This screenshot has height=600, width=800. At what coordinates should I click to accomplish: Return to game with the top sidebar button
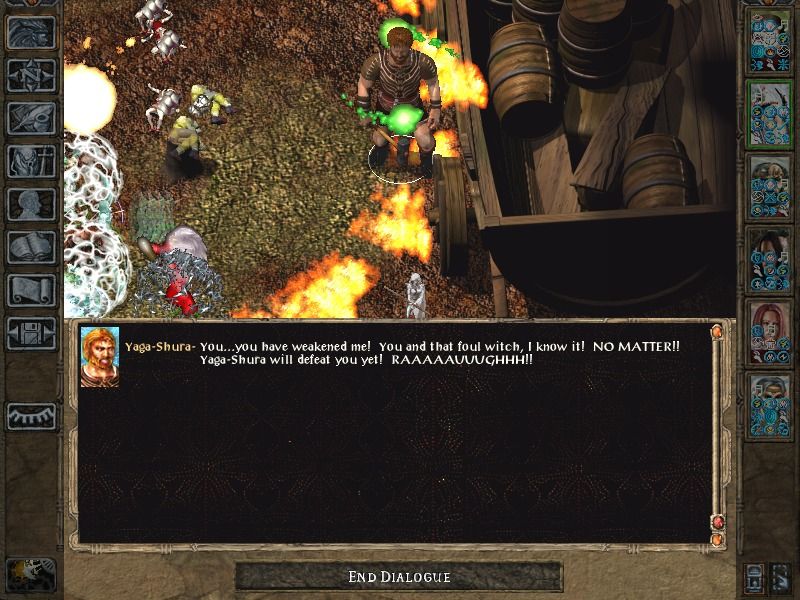point(31,33)
